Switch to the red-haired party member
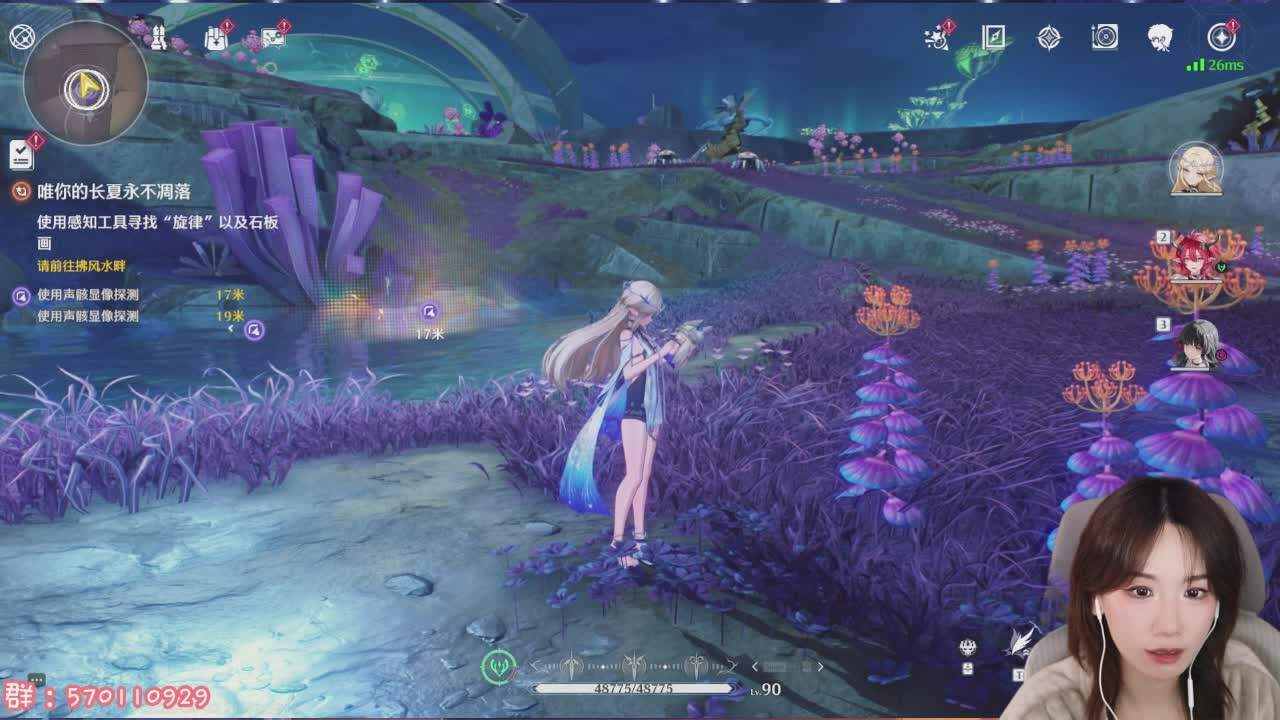1280x720 pixels. (x=1196, y=256)
